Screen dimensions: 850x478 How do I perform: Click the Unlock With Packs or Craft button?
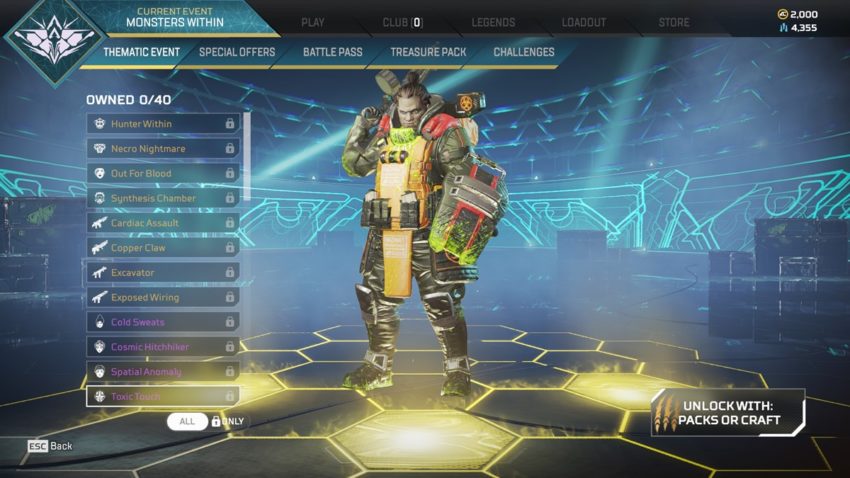coord(727,413)
